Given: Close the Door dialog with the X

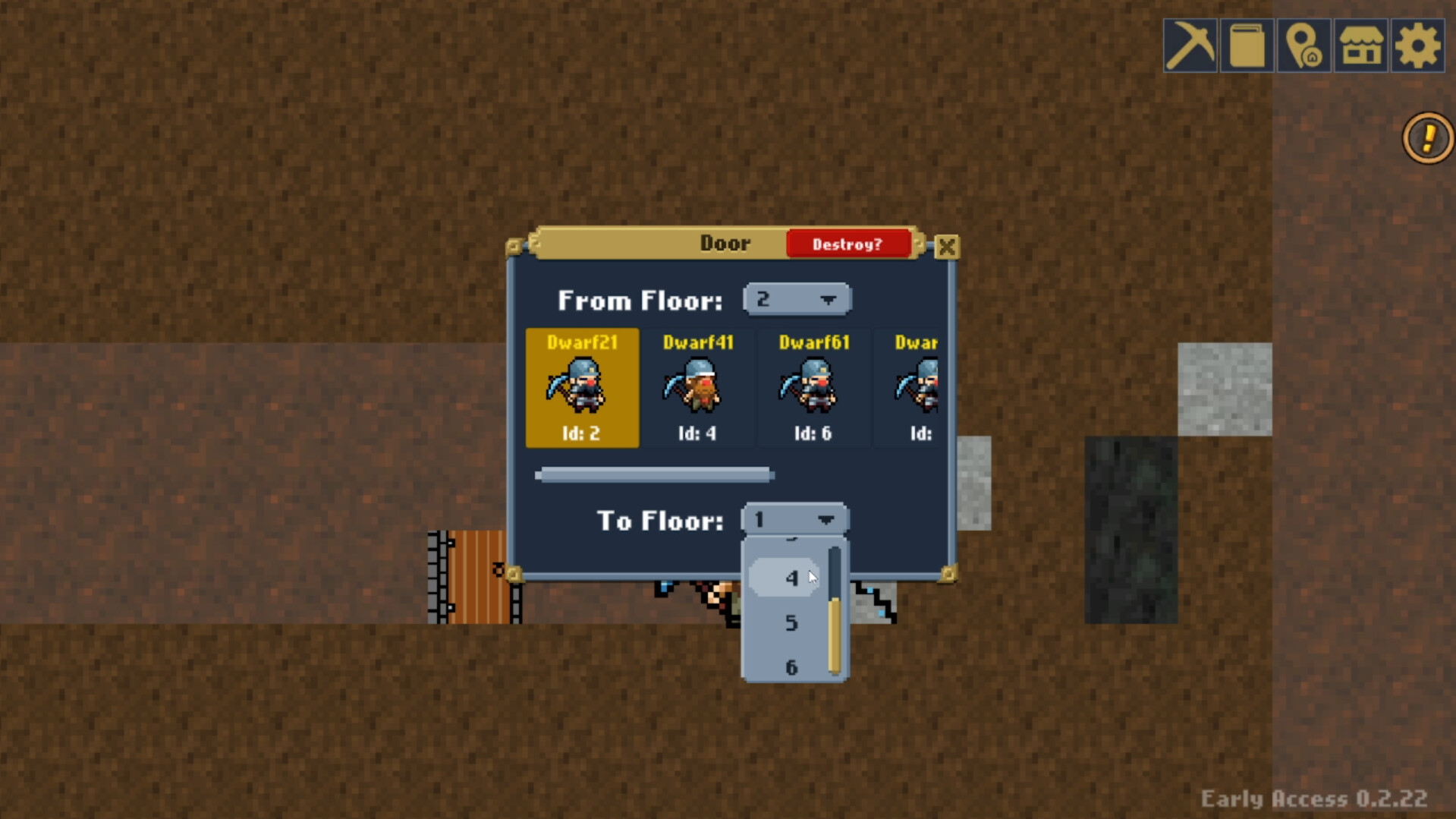Looking at the screenshot, I should coord(946,246).
